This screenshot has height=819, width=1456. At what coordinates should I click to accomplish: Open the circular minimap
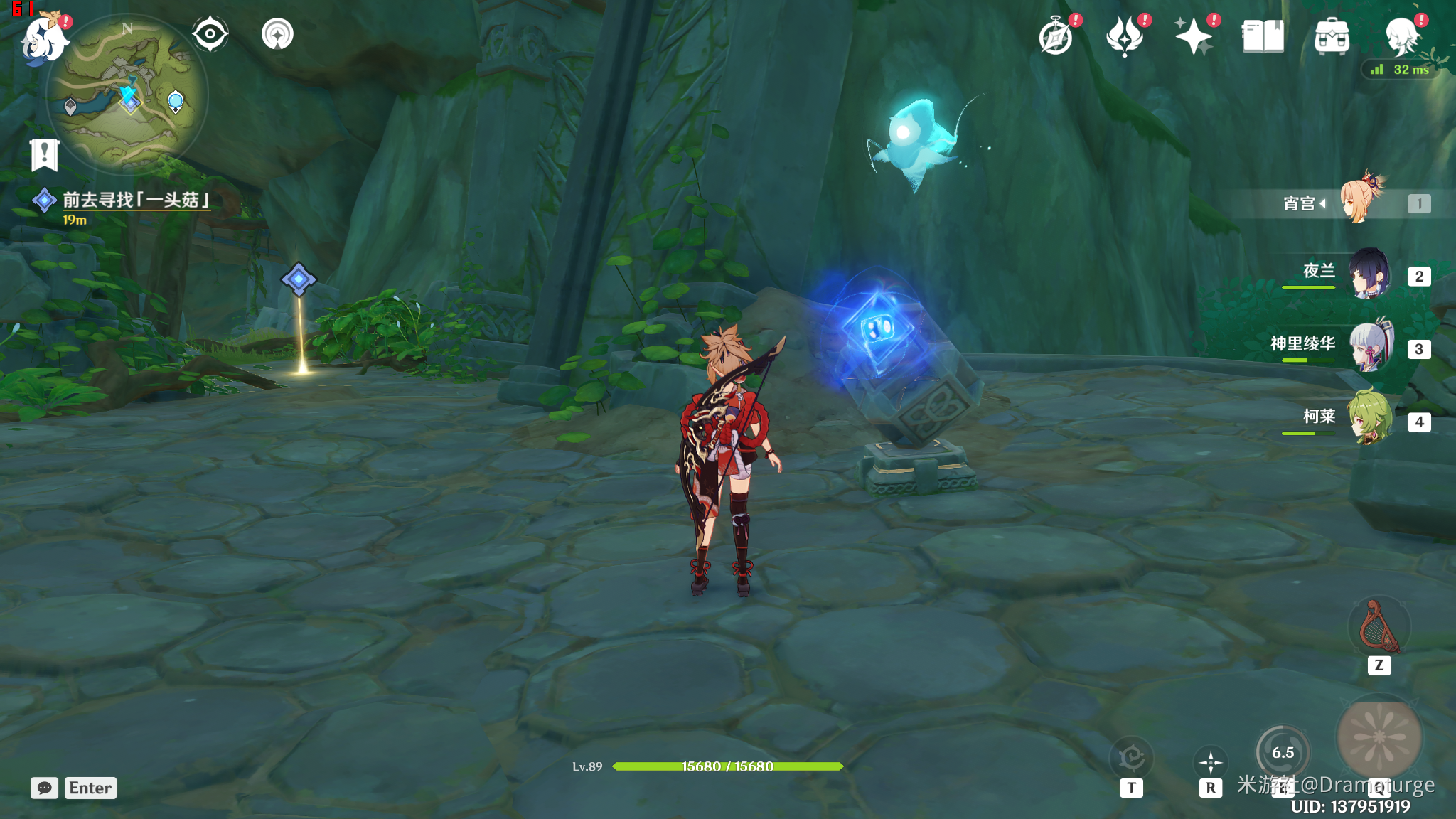(x=127, y=95)
